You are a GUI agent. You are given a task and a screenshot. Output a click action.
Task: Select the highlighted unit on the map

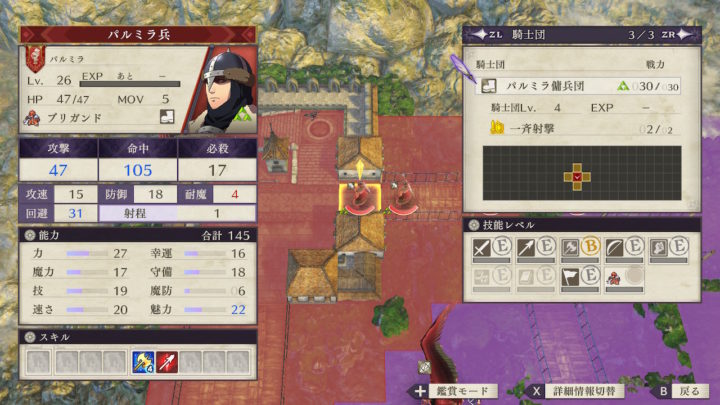pos(358,198)
